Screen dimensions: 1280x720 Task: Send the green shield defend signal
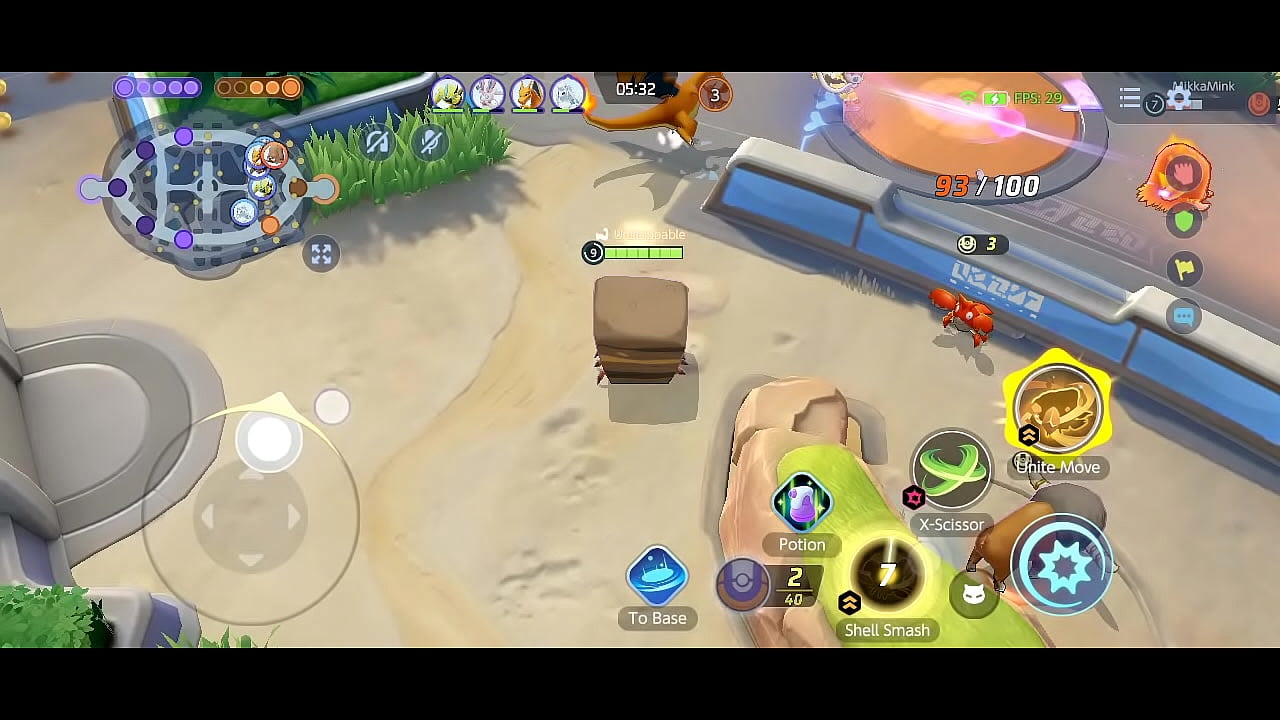(x=1184, y=221)
